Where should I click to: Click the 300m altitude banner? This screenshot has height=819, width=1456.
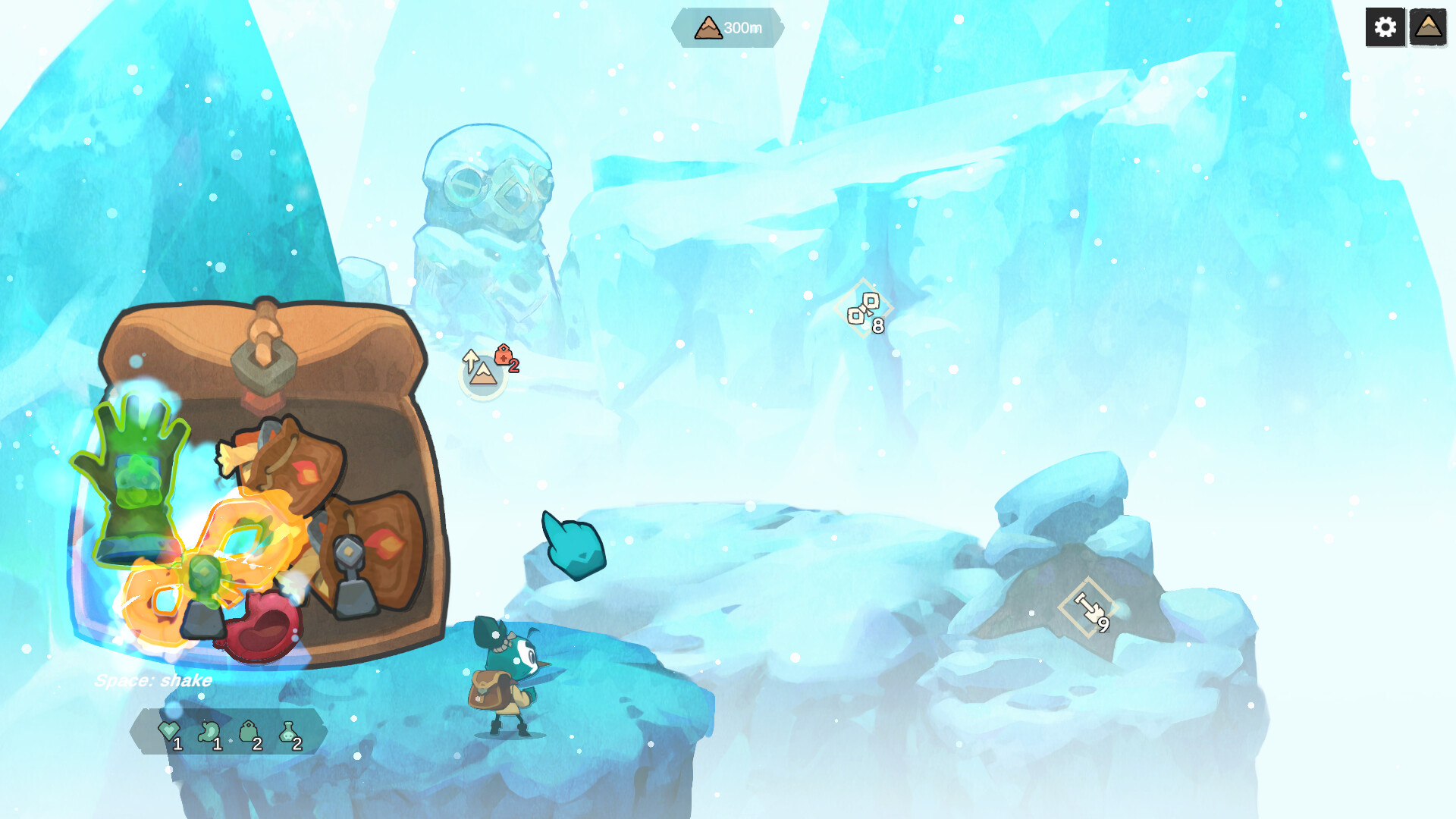726,29
